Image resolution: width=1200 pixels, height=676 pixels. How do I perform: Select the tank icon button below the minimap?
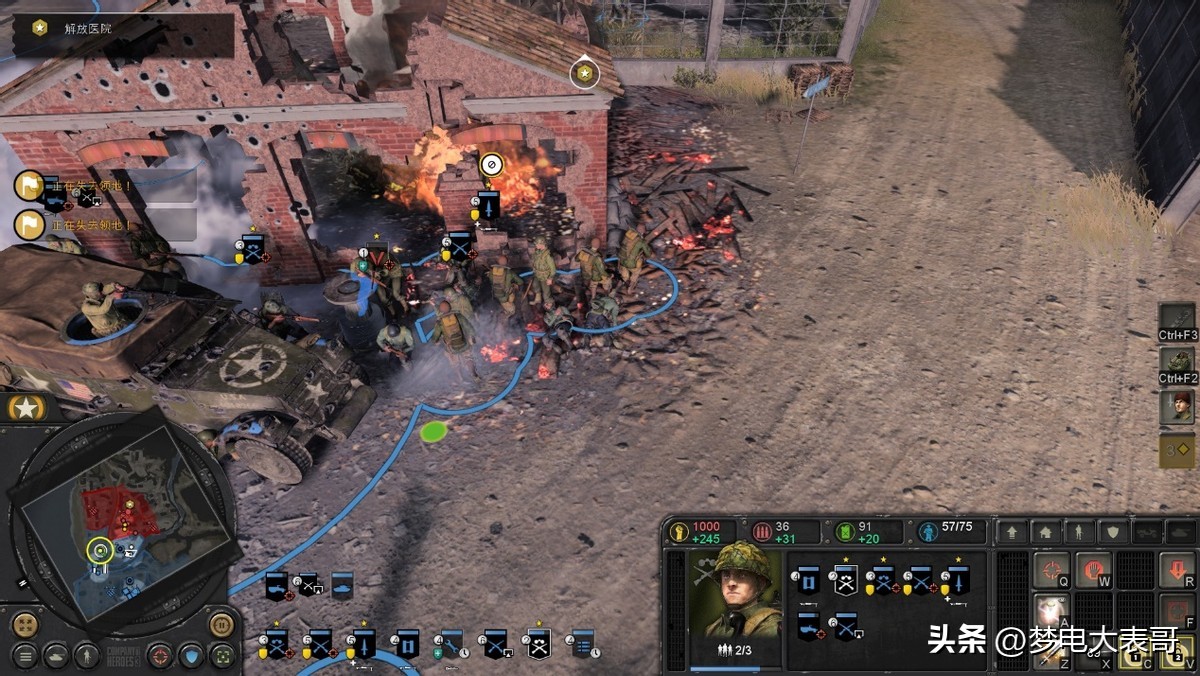[x=56, y=656]
